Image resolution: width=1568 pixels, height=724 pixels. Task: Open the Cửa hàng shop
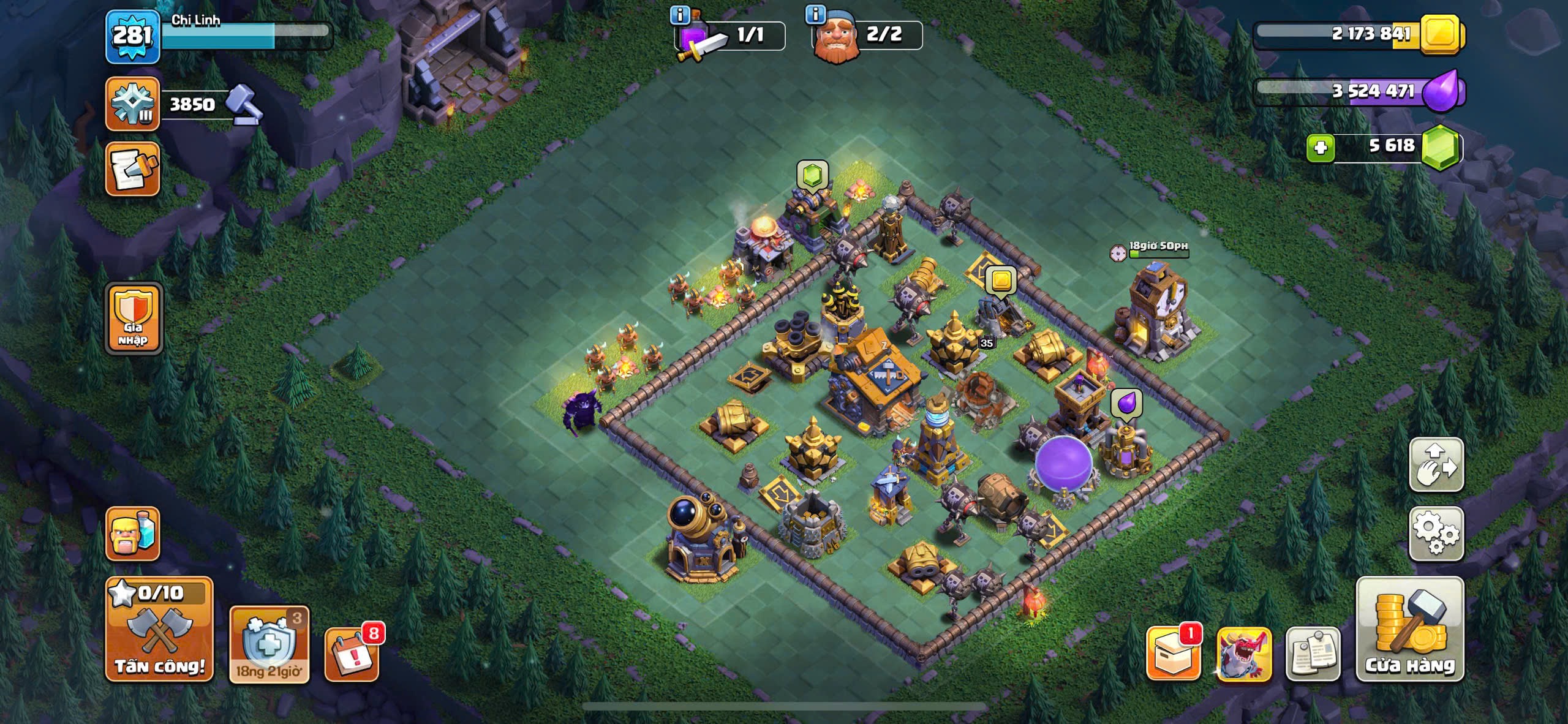tap(1410, 630)
